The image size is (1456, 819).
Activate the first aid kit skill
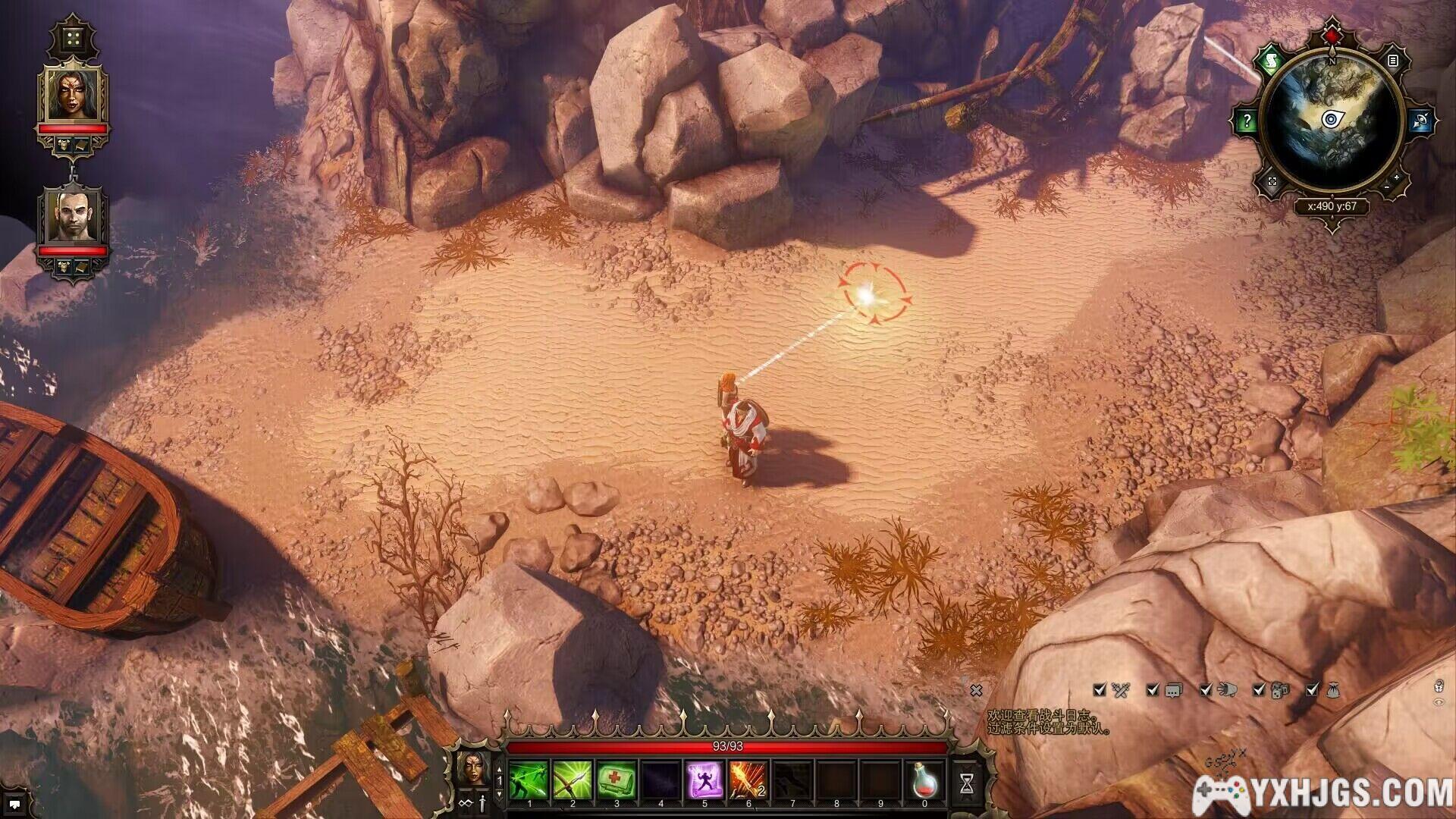click(x=617, y=780)
